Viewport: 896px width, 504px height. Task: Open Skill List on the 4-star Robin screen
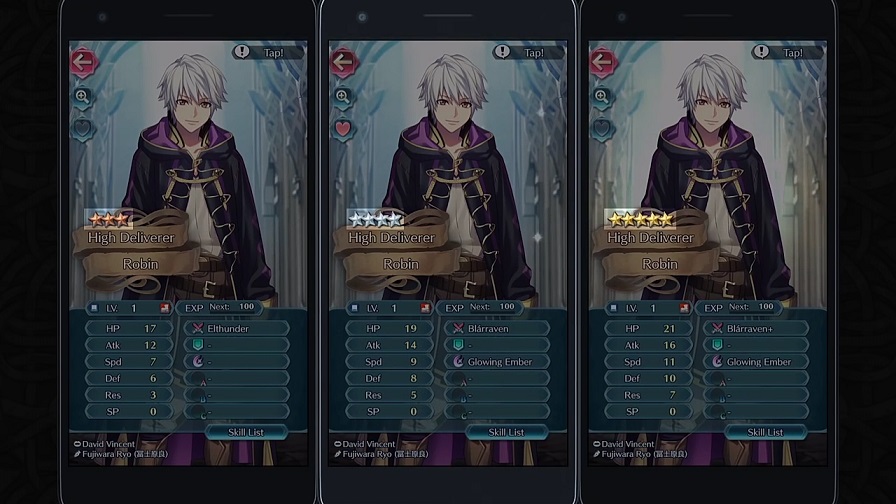[x=507, y=431]
